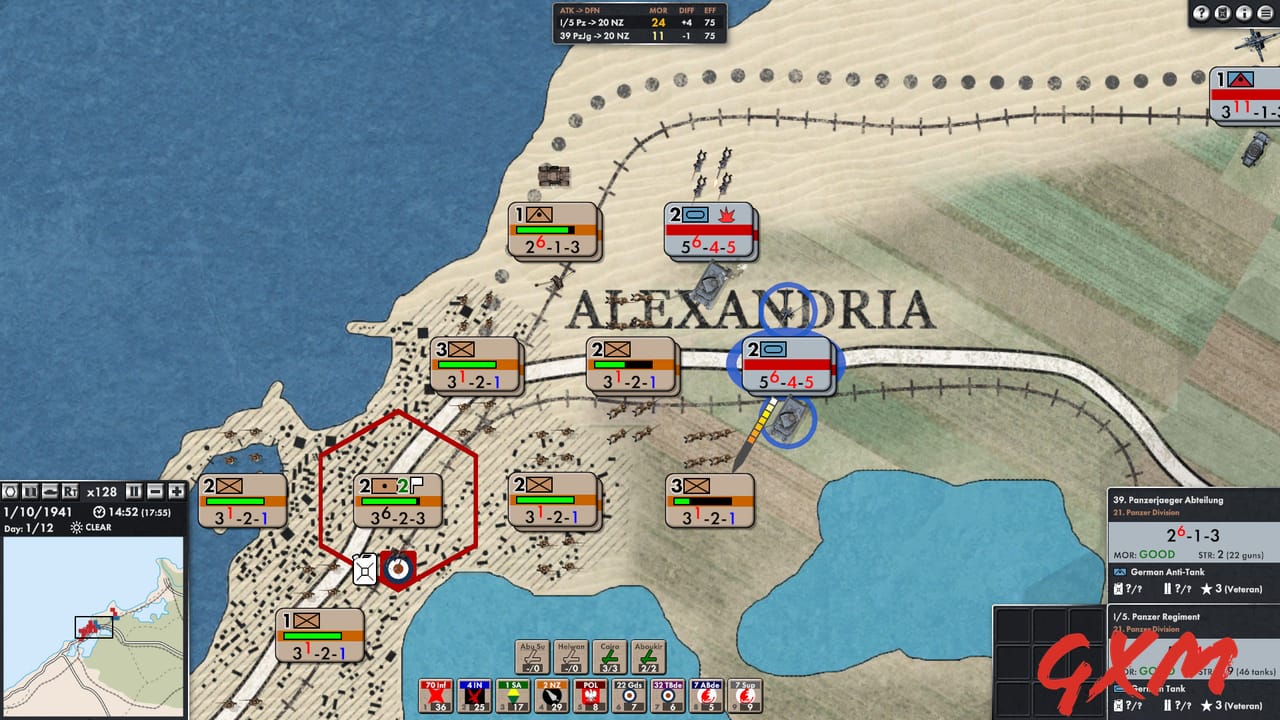Click the clock icon next to 14:52
This screenshot has height=720, width=1280.
click(98, 512)
